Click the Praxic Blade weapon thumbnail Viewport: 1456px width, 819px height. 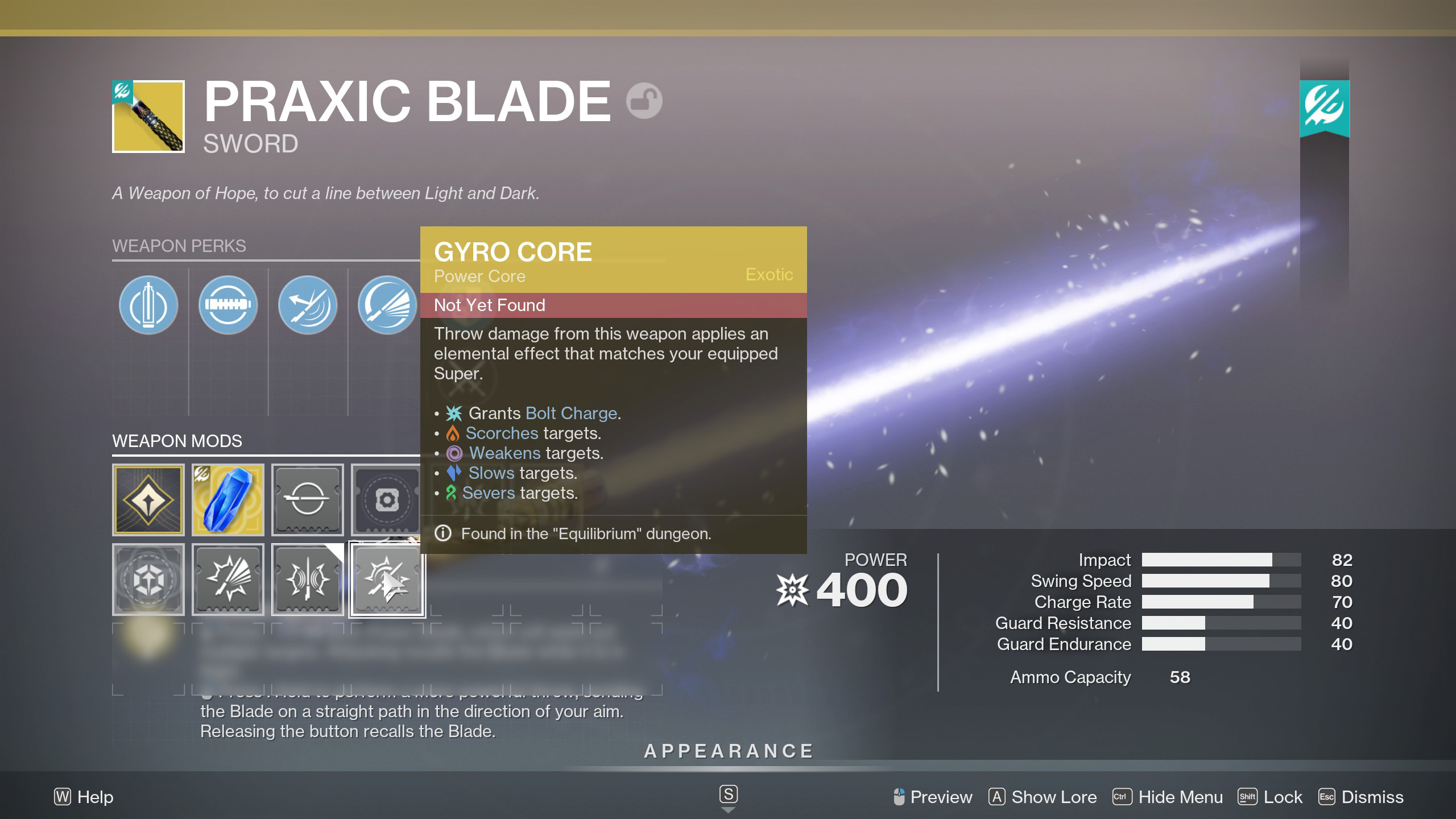click(x=148, y=117)
